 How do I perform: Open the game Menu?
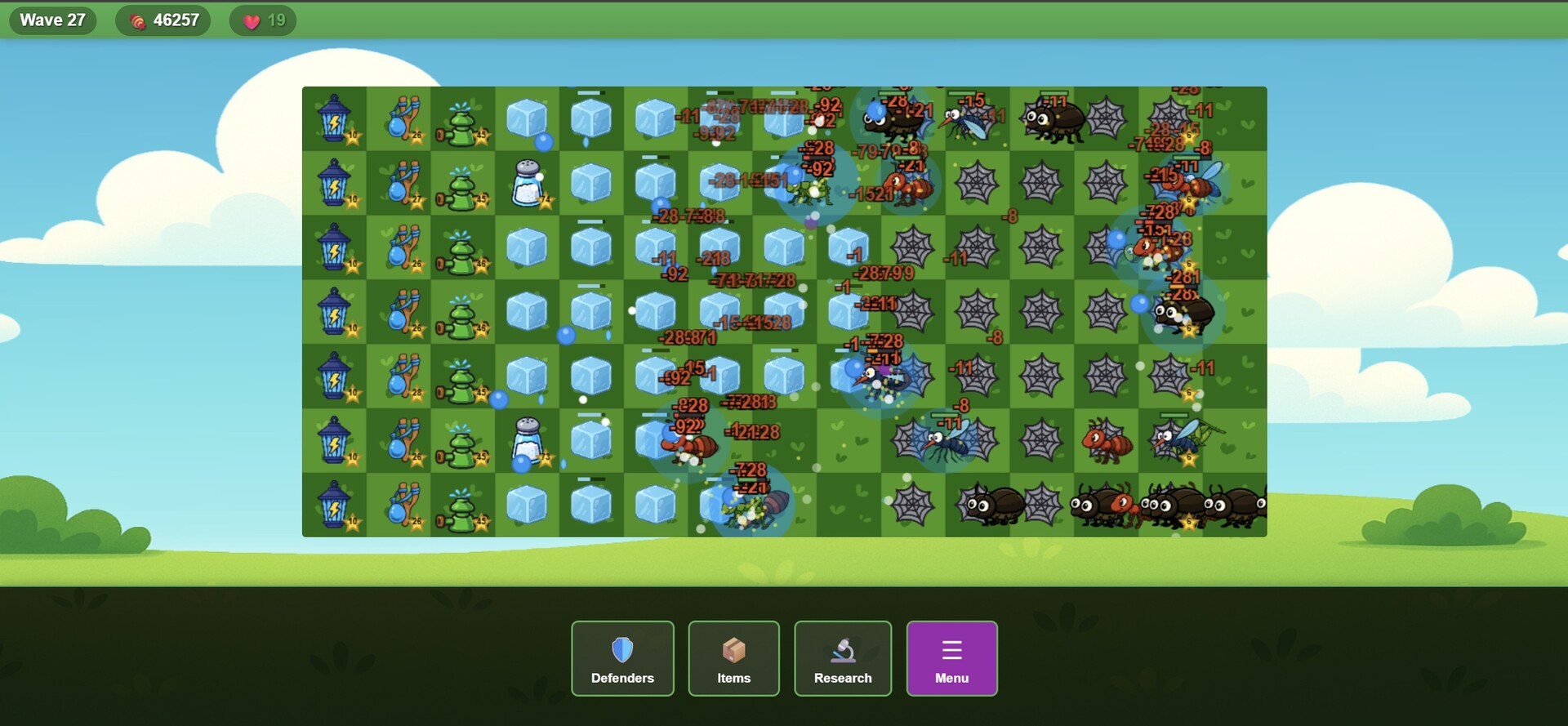point(951,658)
